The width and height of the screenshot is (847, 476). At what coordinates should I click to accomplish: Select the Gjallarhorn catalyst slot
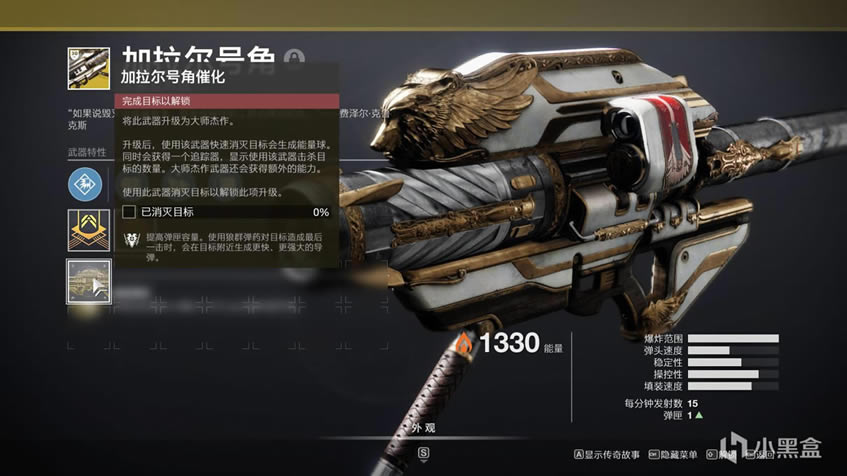pos(89,283)
